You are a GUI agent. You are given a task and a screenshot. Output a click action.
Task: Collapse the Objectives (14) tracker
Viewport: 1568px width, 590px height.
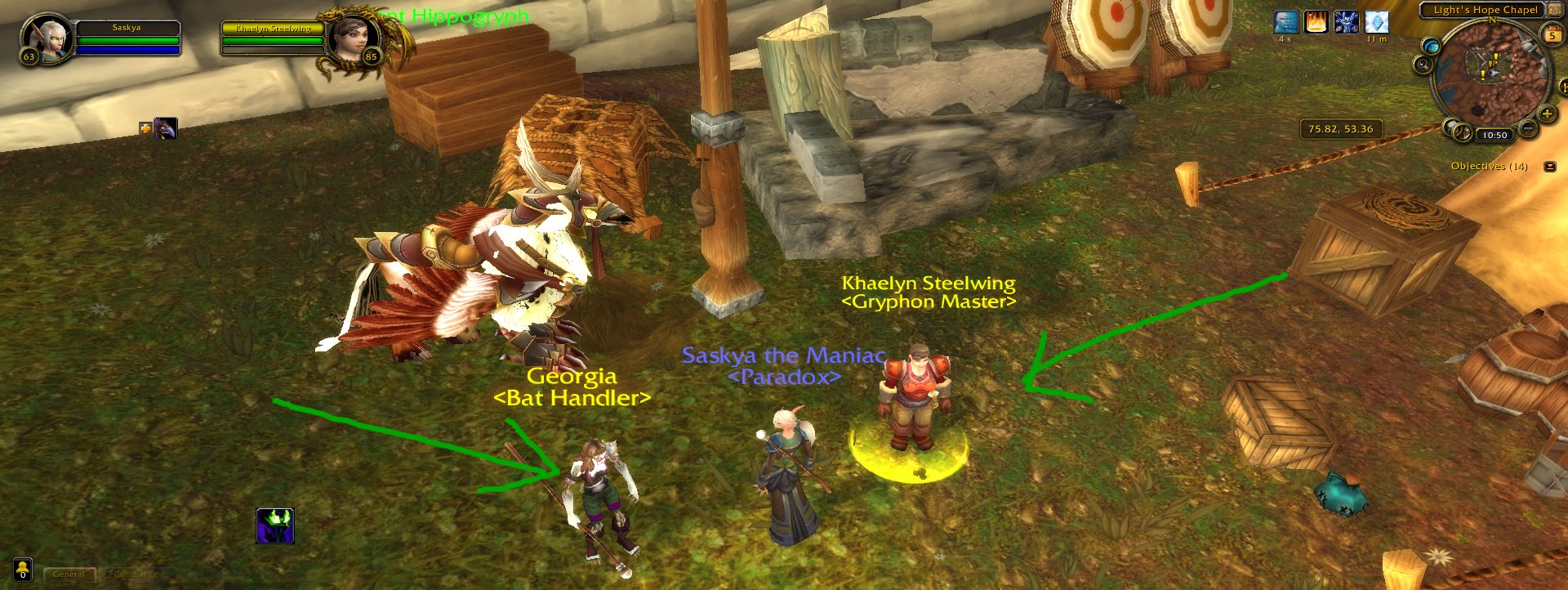pyautogui.click(x=1550, y=165)
